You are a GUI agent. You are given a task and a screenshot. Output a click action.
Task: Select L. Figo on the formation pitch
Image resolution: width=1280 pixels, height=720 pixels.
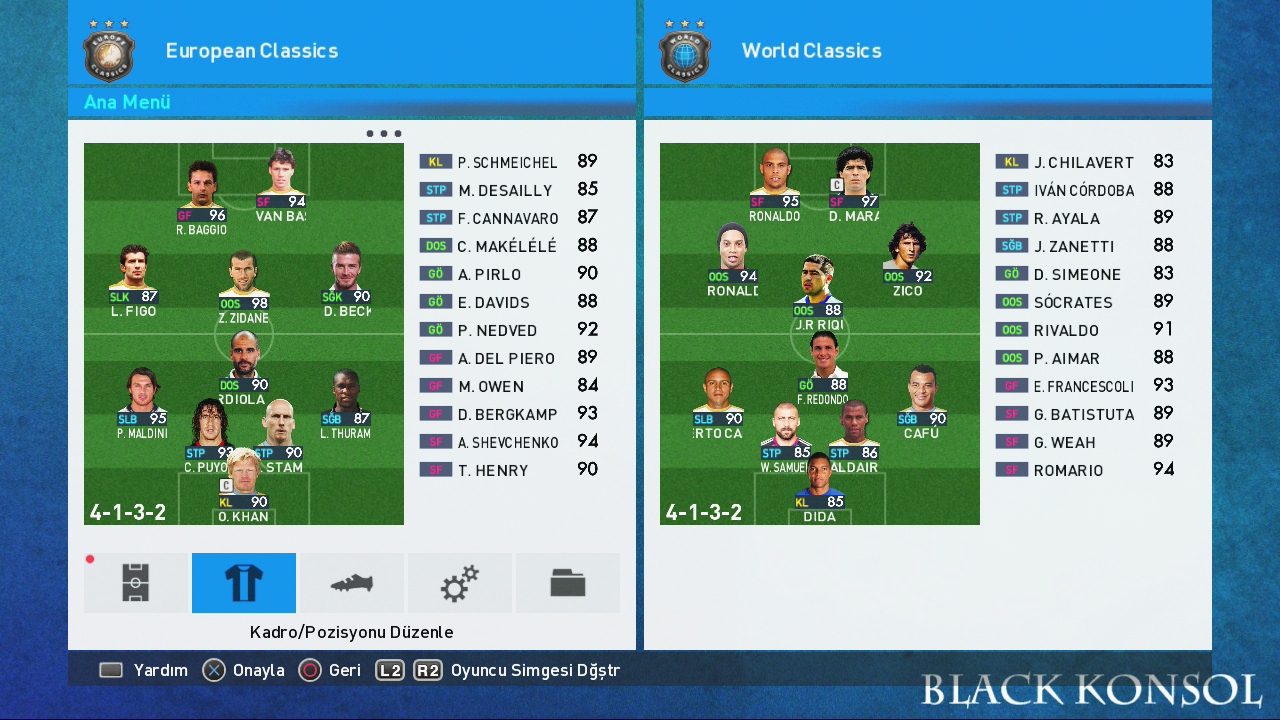pyautogui.click(x=134, y=278)
